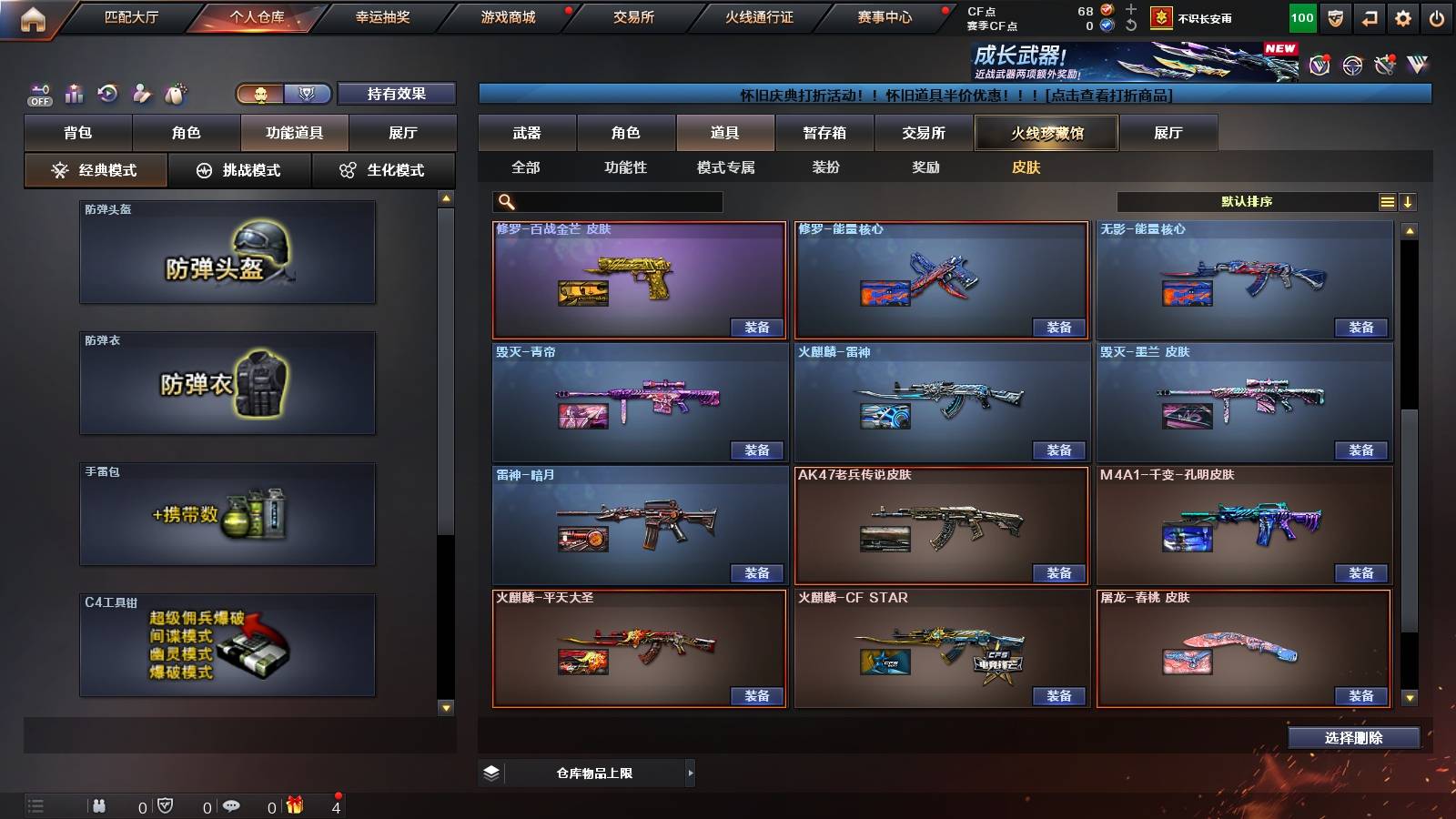Viewport: 1456px width, 819px height.
Task: Open the chat message icon in bottom bar
Action: (229, 805)
